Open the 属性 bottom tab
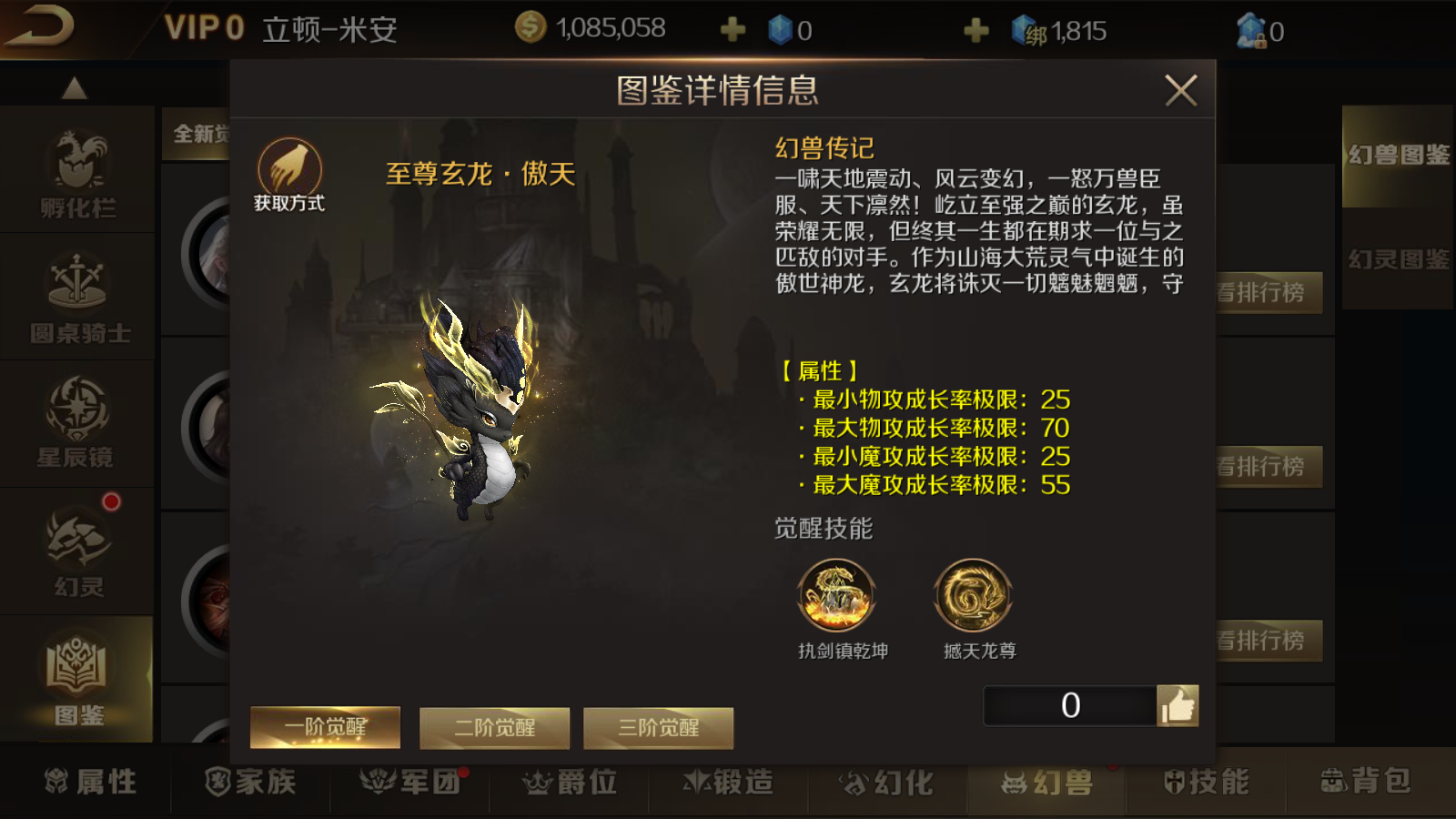 (x=91, y=782)
